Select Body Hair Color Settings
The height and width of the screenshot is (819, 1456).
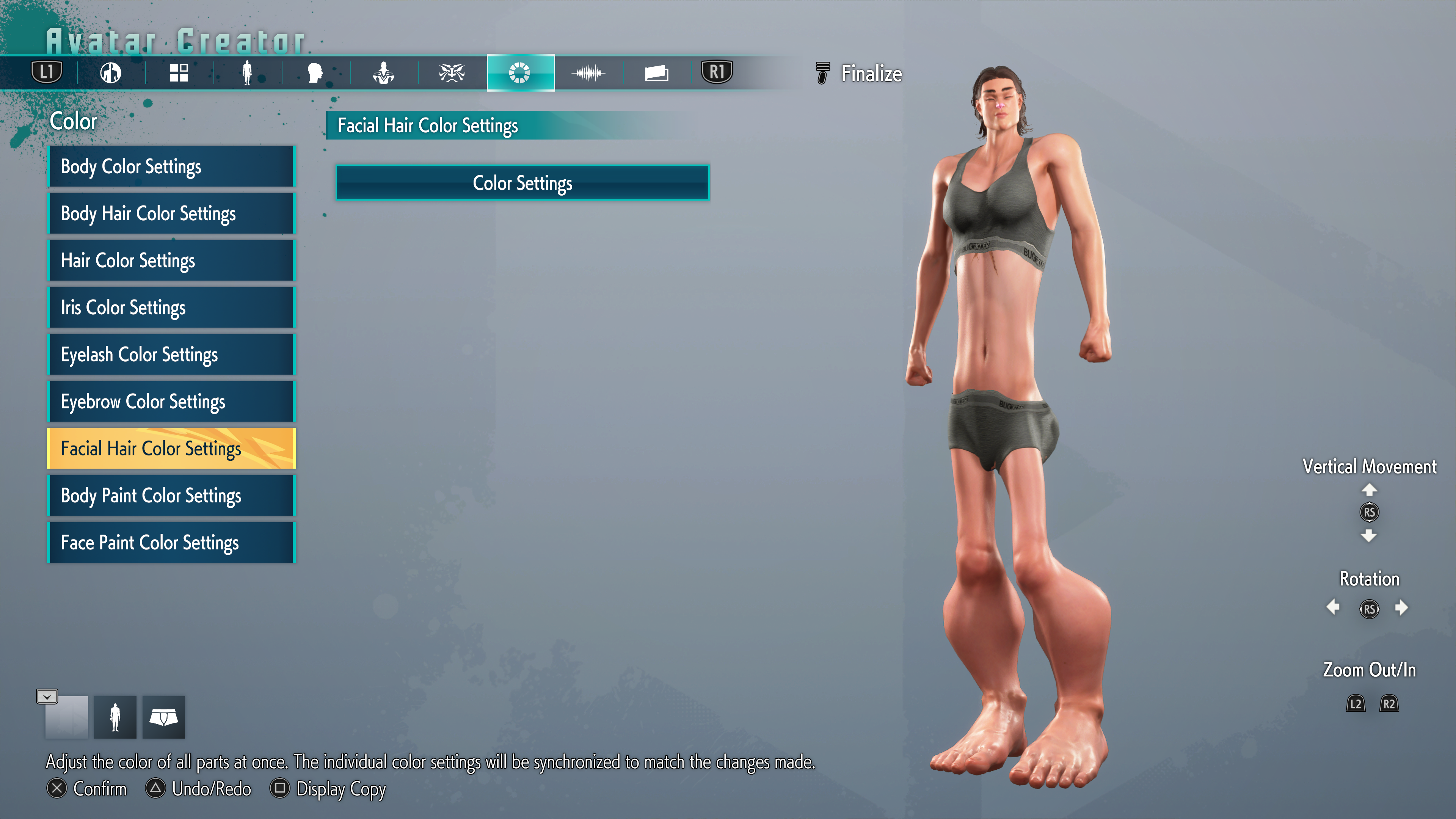[171, 213]
